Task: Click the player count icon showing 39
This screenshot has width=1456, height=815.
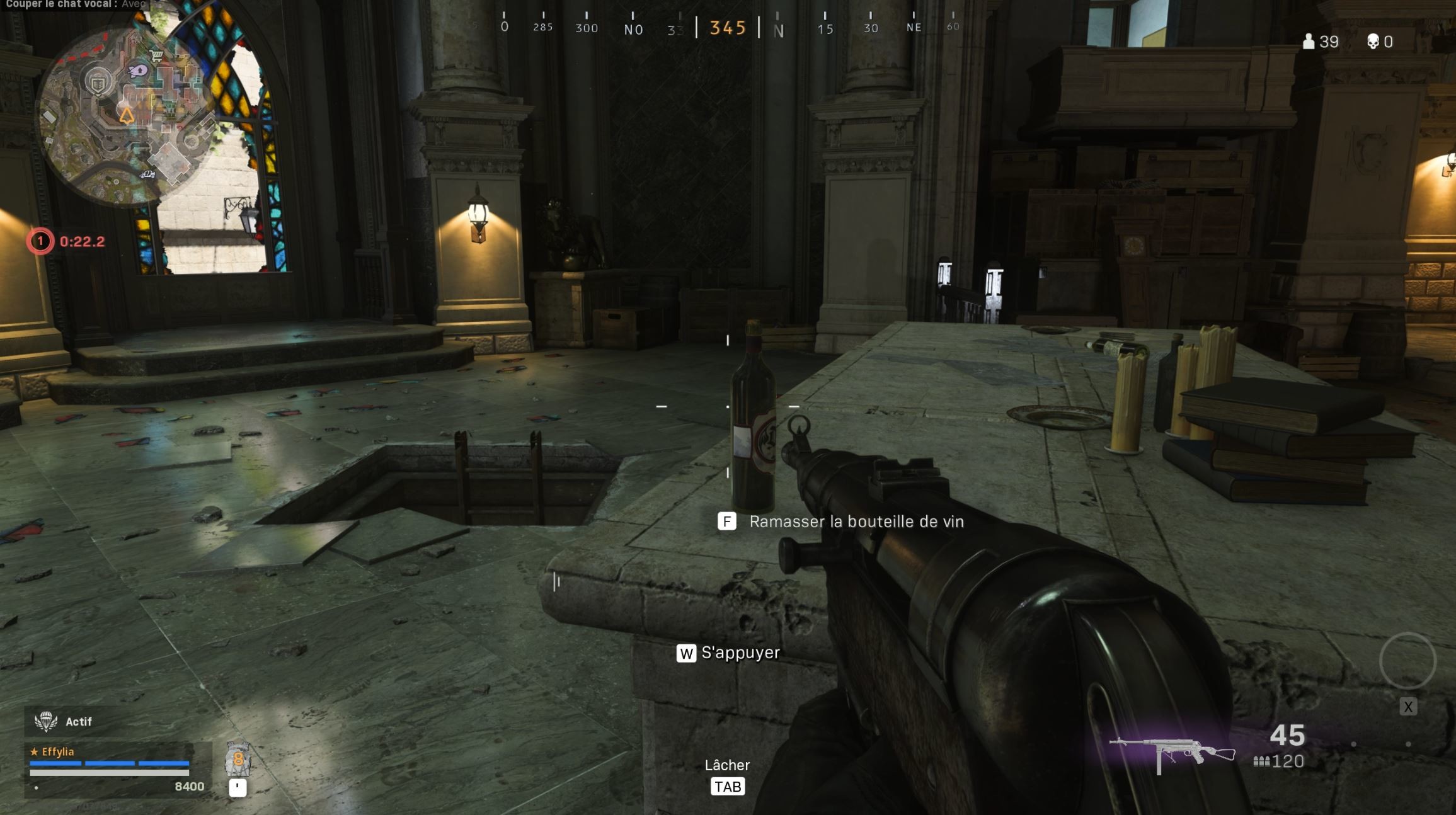Action: pos(1308,42)
